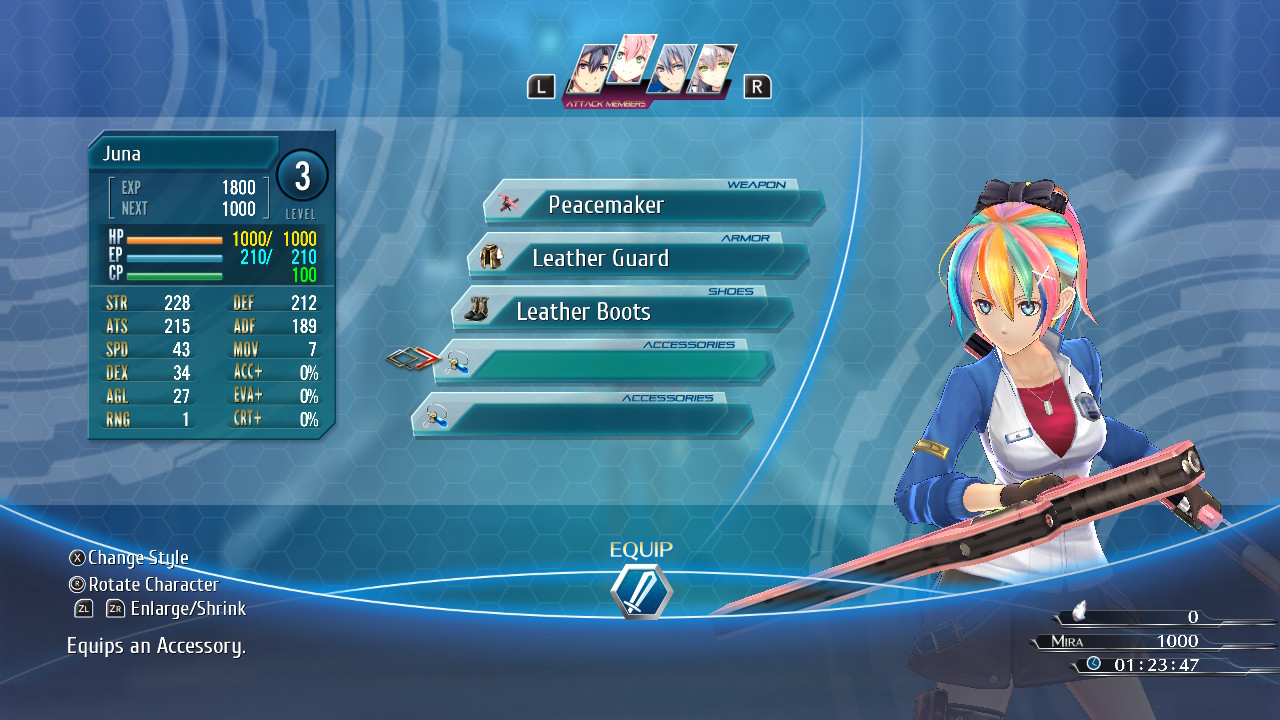This screenshot has height=720, width=1280.
Task: Click the Equip sword emblem icon
Action: click(x=641, y=591)
